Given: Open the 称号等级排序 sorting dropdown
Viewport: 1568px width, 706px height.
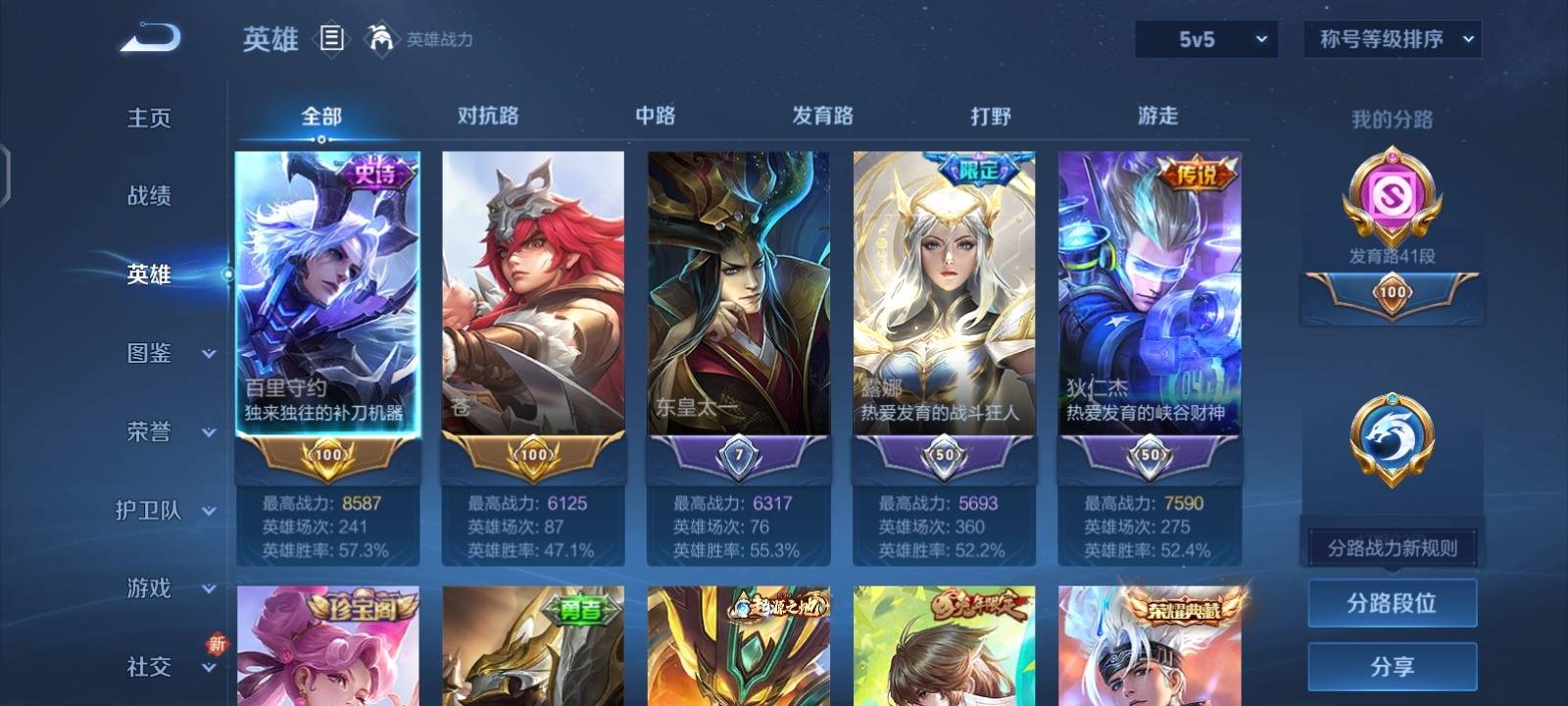Looking at the screenshot, I should pyautogui.click(x=1391, y=39).
